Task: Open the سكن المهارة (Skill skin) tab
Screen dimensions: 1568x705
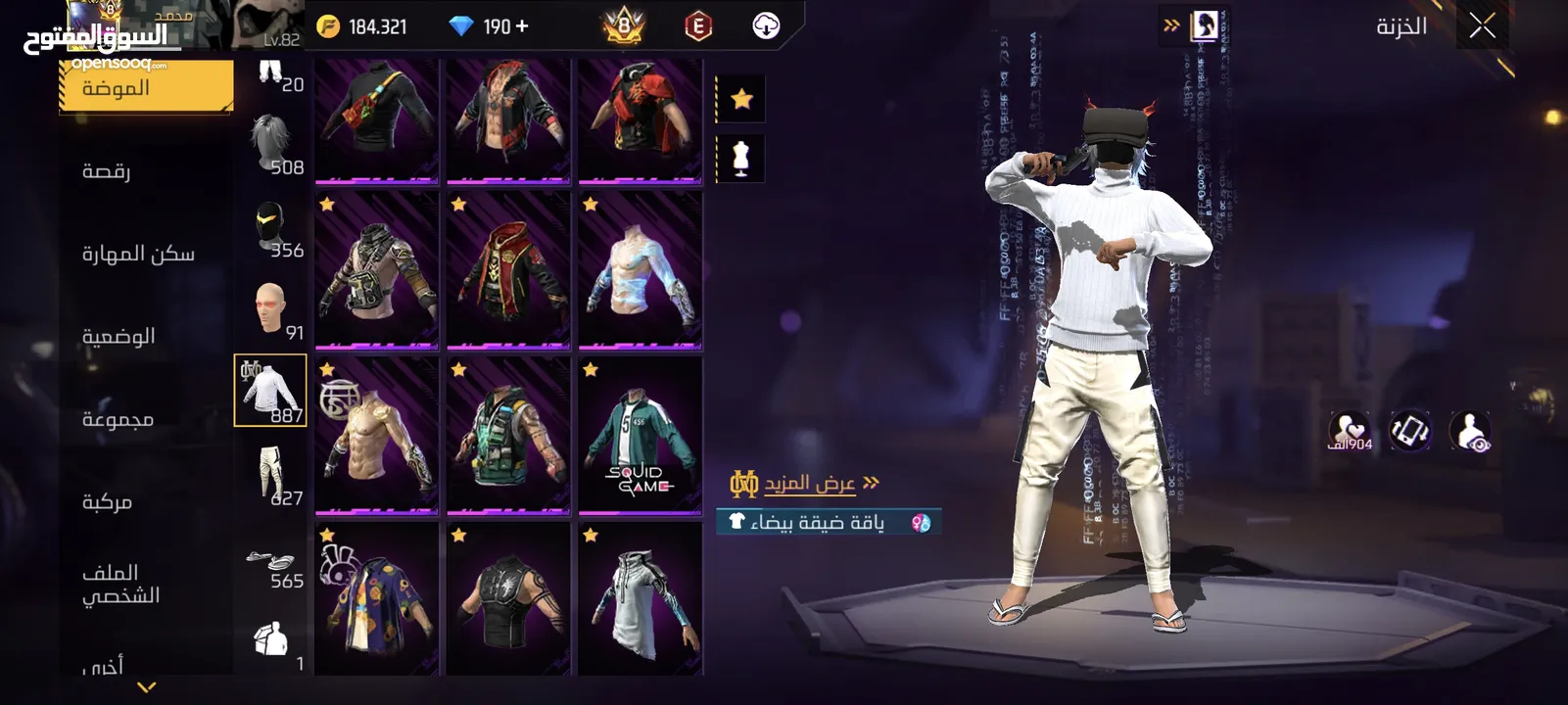Action: coord(138,254)
